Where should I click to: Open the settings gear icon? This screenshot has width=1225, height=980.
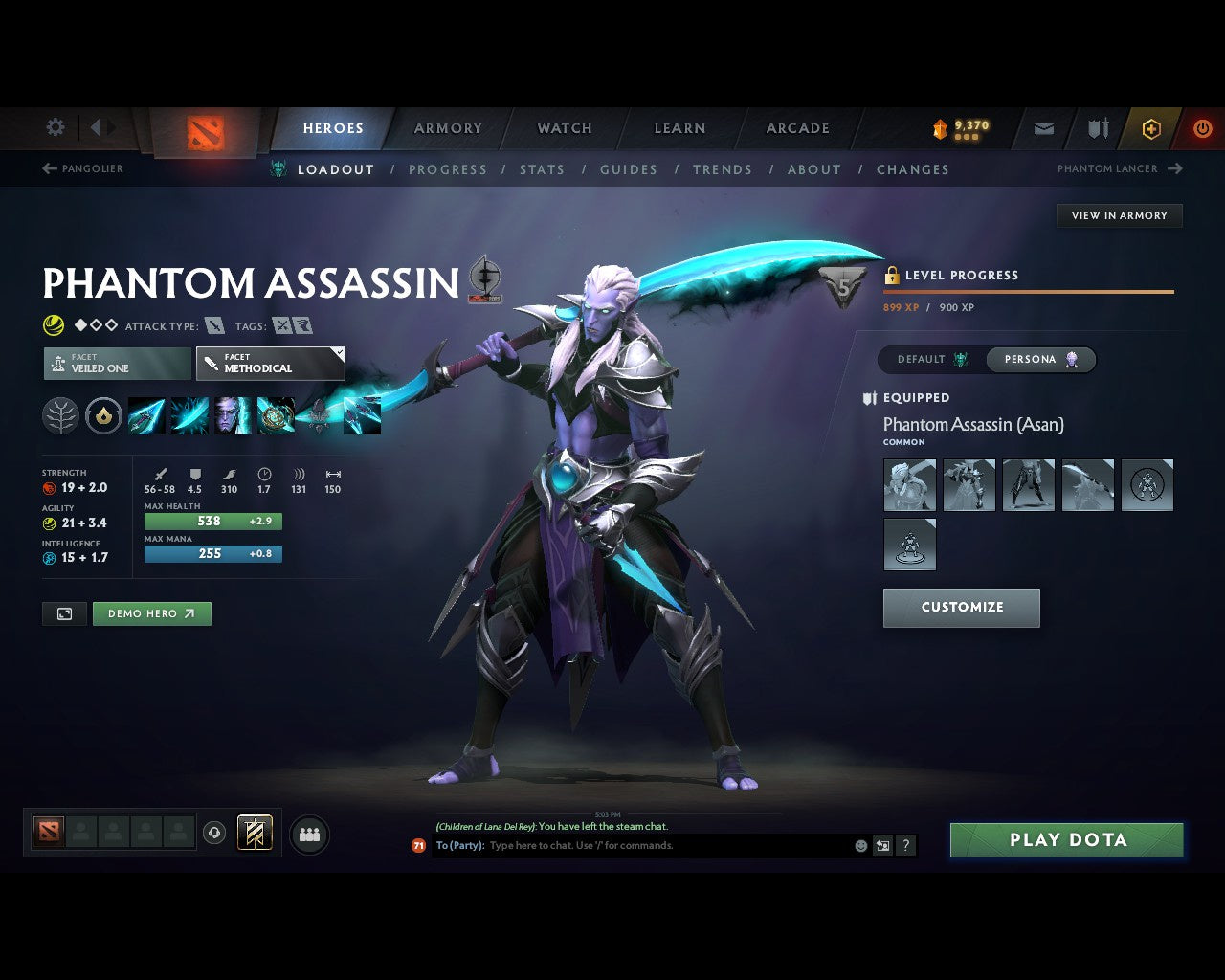[x=56, y=127]
